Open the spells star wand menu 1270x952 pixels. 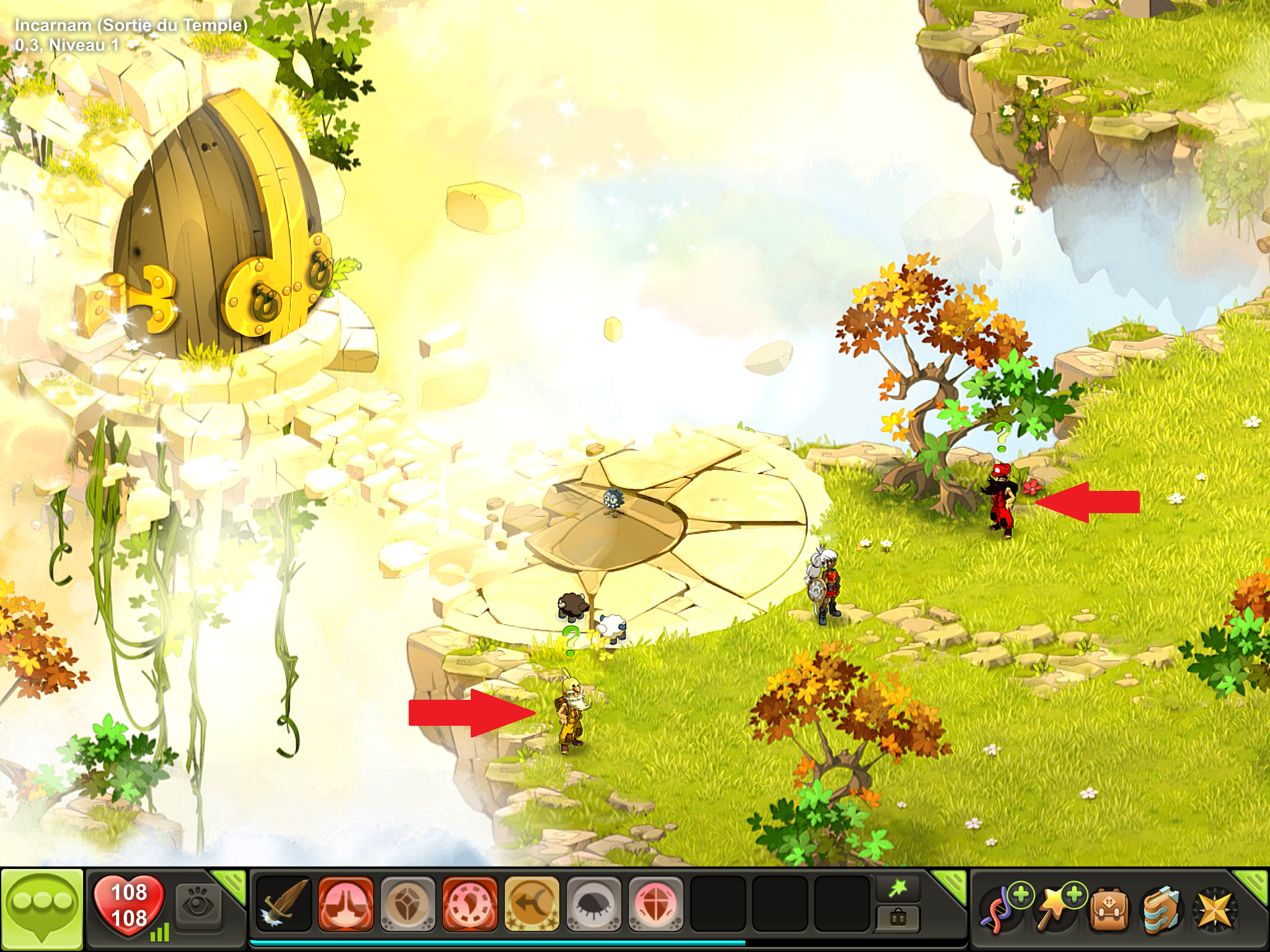pos(1054,910)
